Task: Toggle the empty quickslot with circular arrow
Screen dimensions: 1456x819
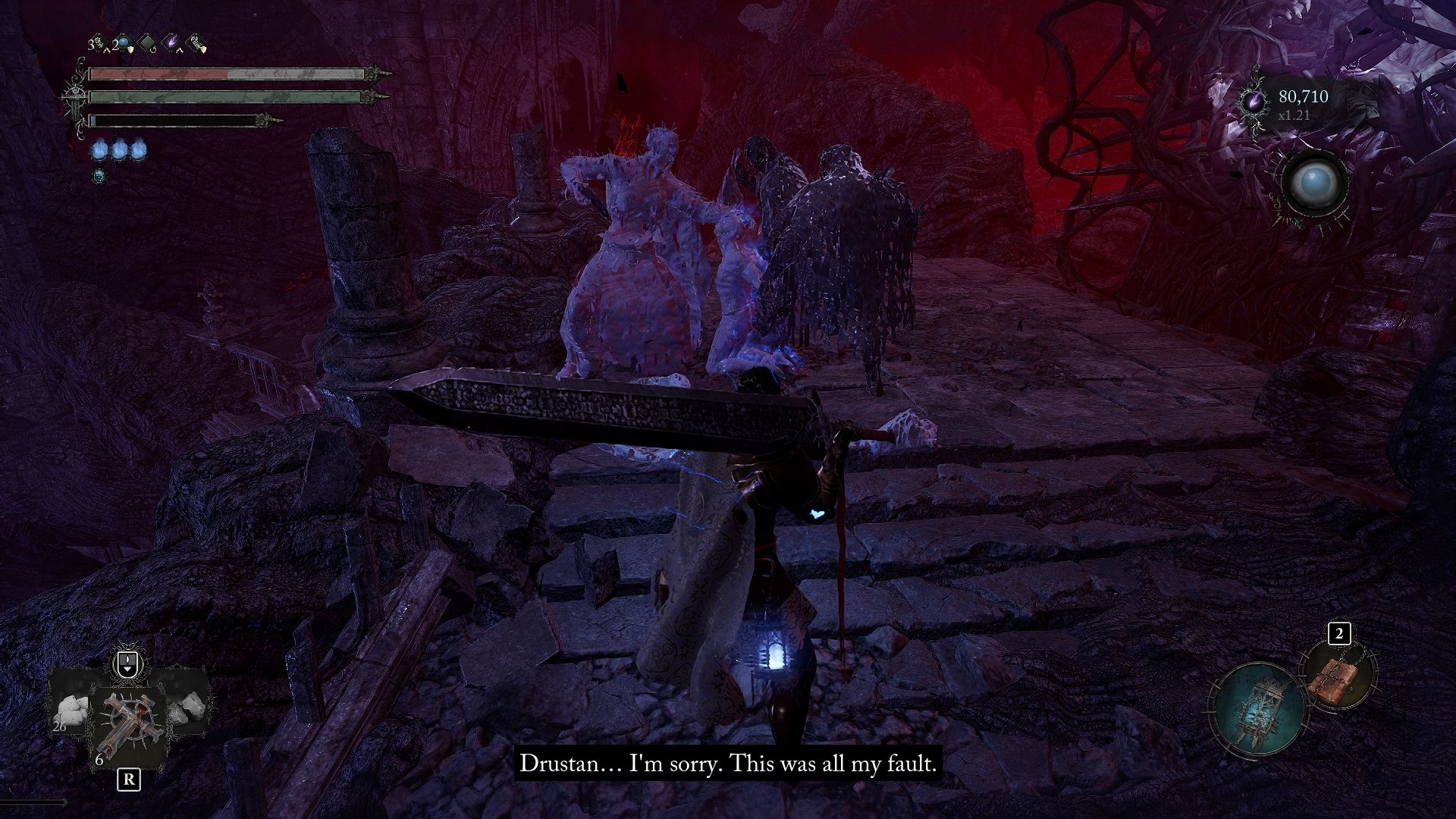Action: [147, 42]
